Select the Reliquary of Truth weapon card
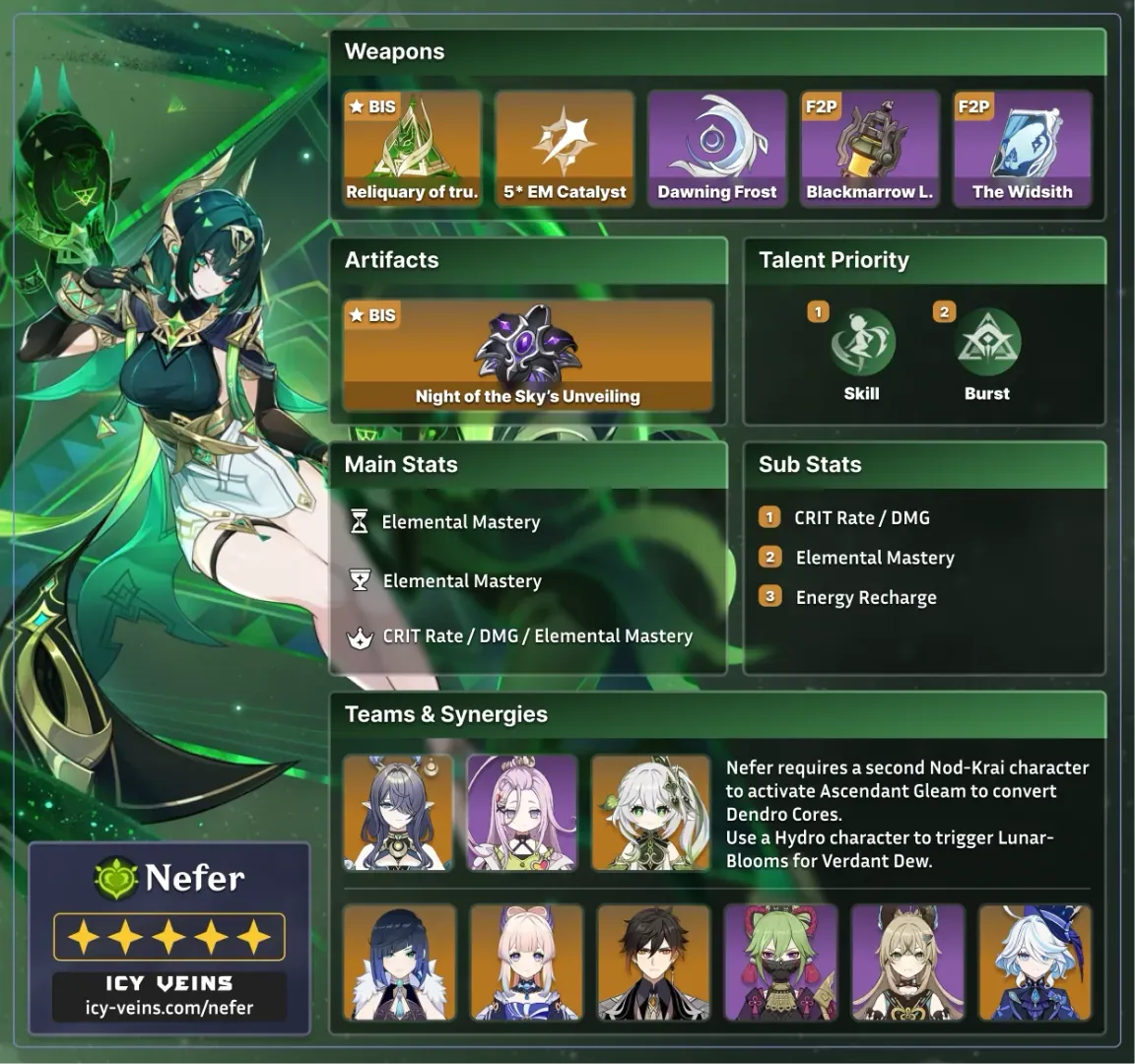The image size is (1135, 1064). (412, 149)
